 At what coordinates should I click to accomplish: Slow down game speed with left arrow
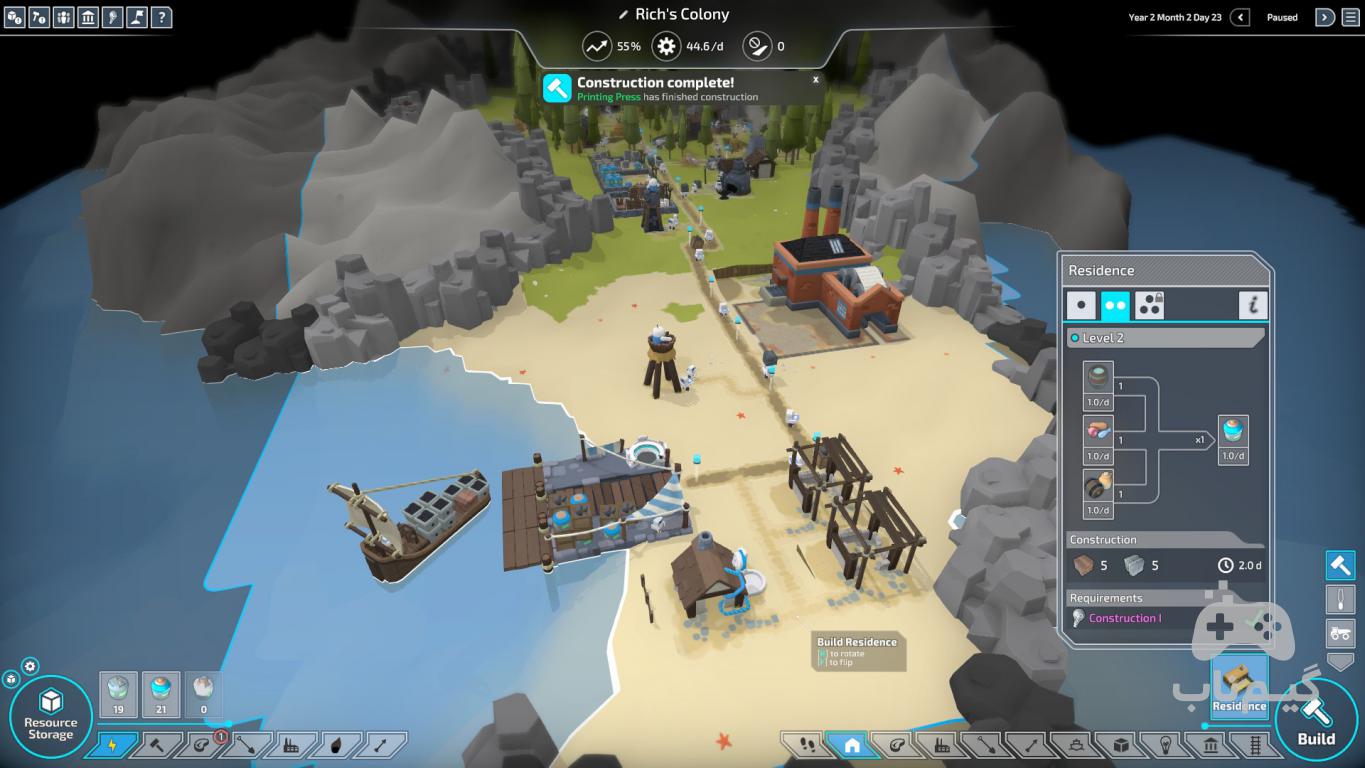(x=1241, y=17)
